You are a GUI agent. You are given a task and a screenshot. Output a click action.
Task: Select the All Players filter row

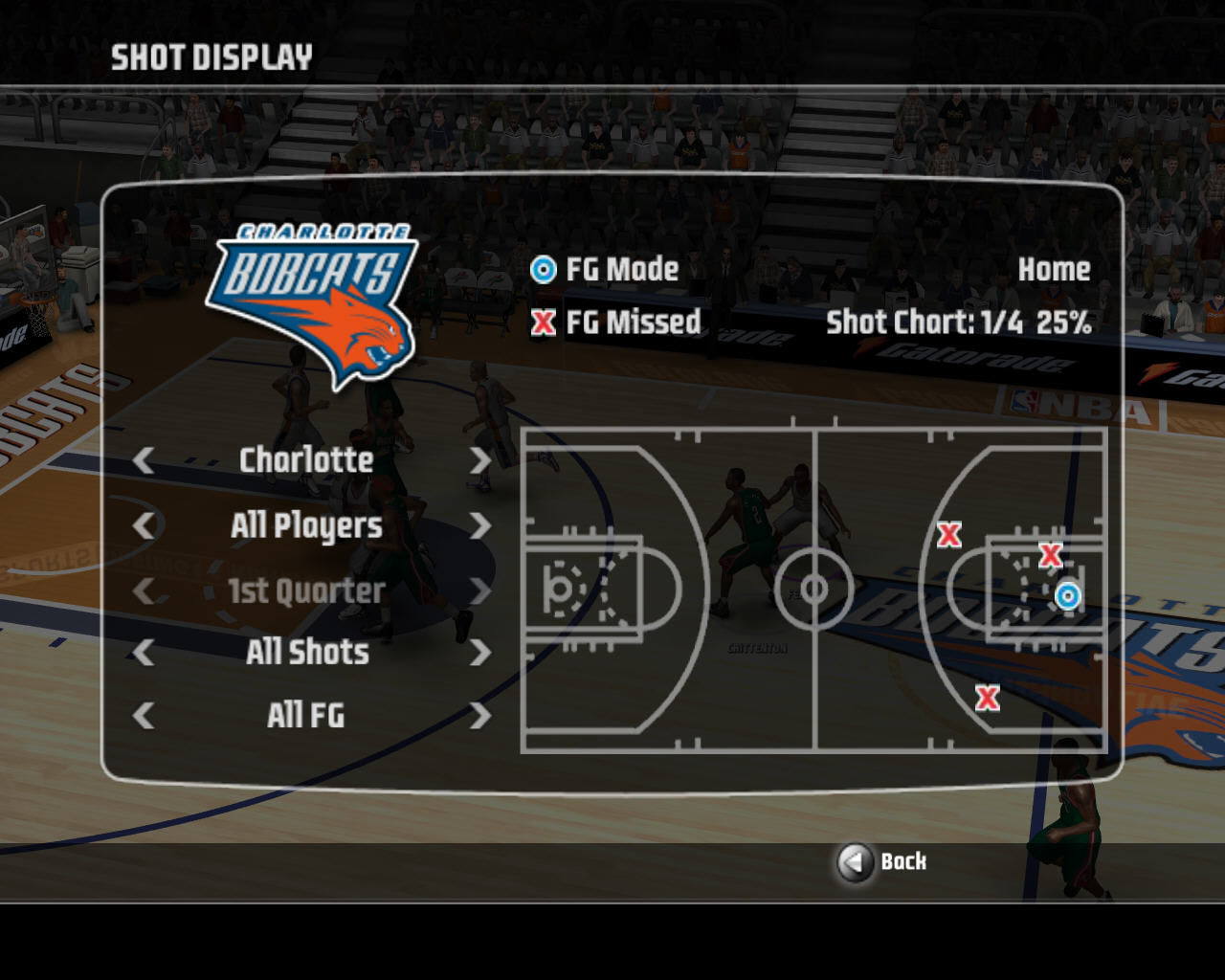point(306,525)
